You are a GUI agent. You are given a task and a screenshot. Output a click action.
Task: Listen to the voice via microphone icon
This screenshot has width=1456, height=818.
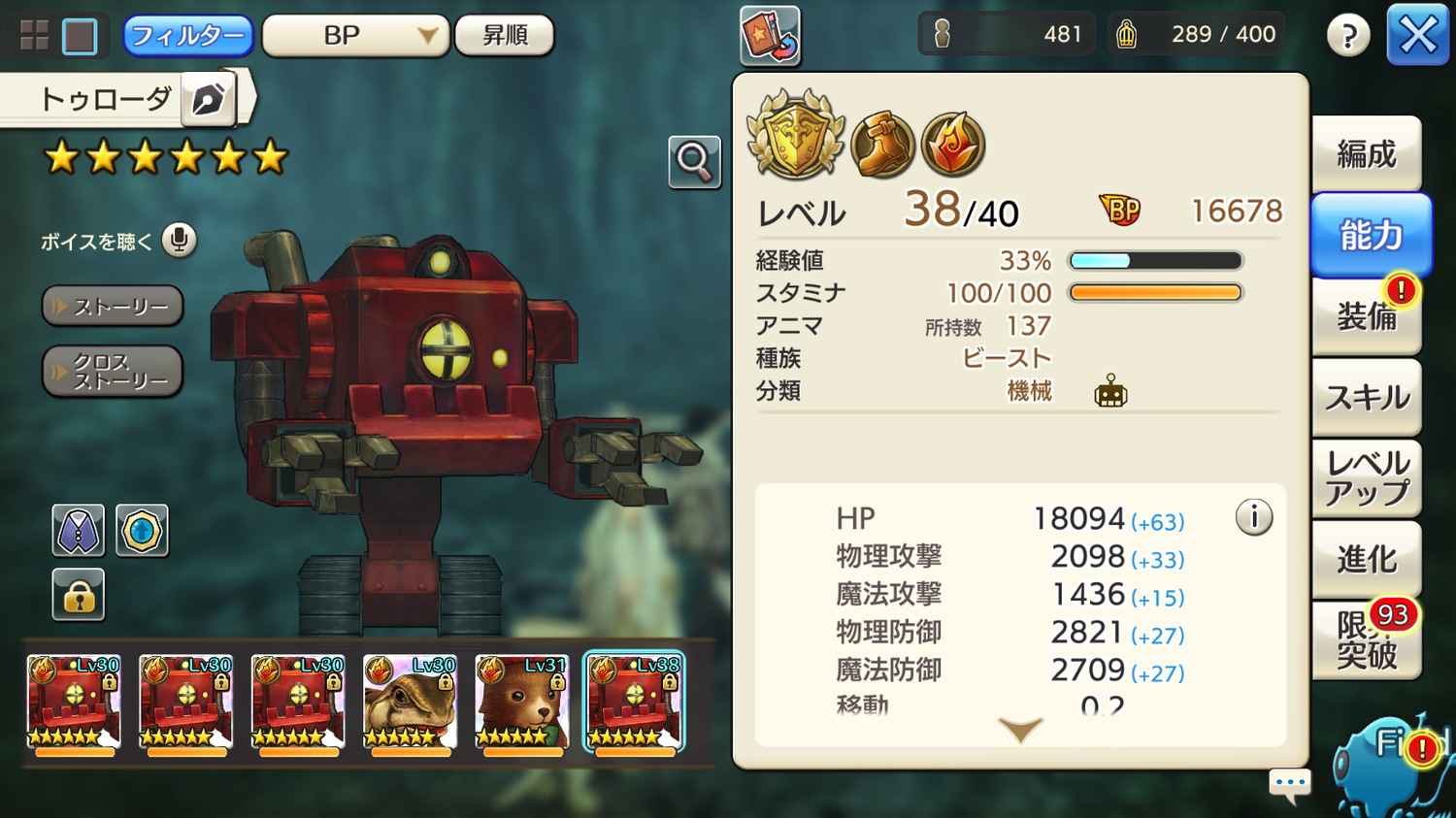click(179, 240)
